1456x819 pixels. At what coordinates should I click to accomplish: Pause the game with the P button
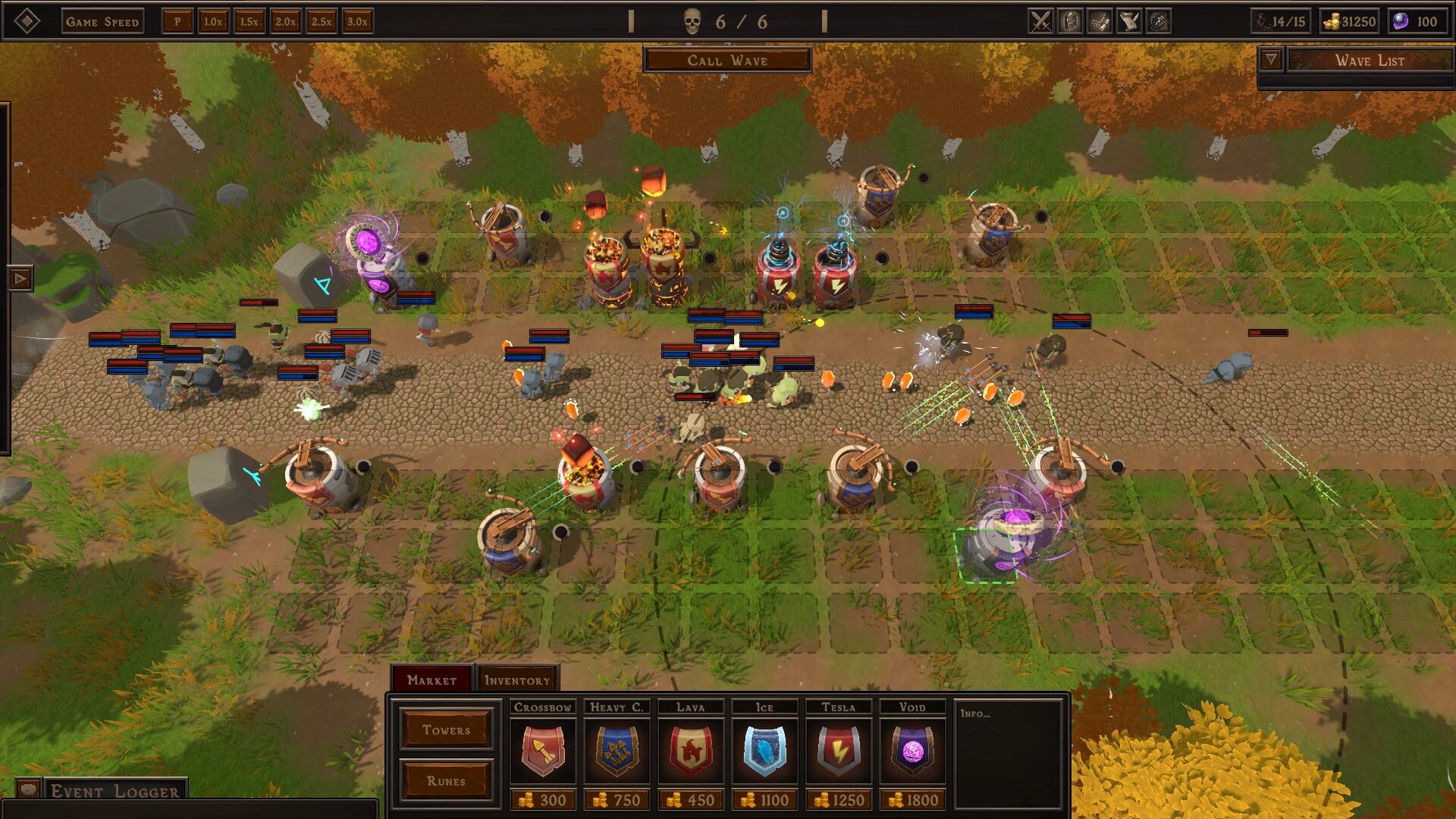(x=177, y=21)
